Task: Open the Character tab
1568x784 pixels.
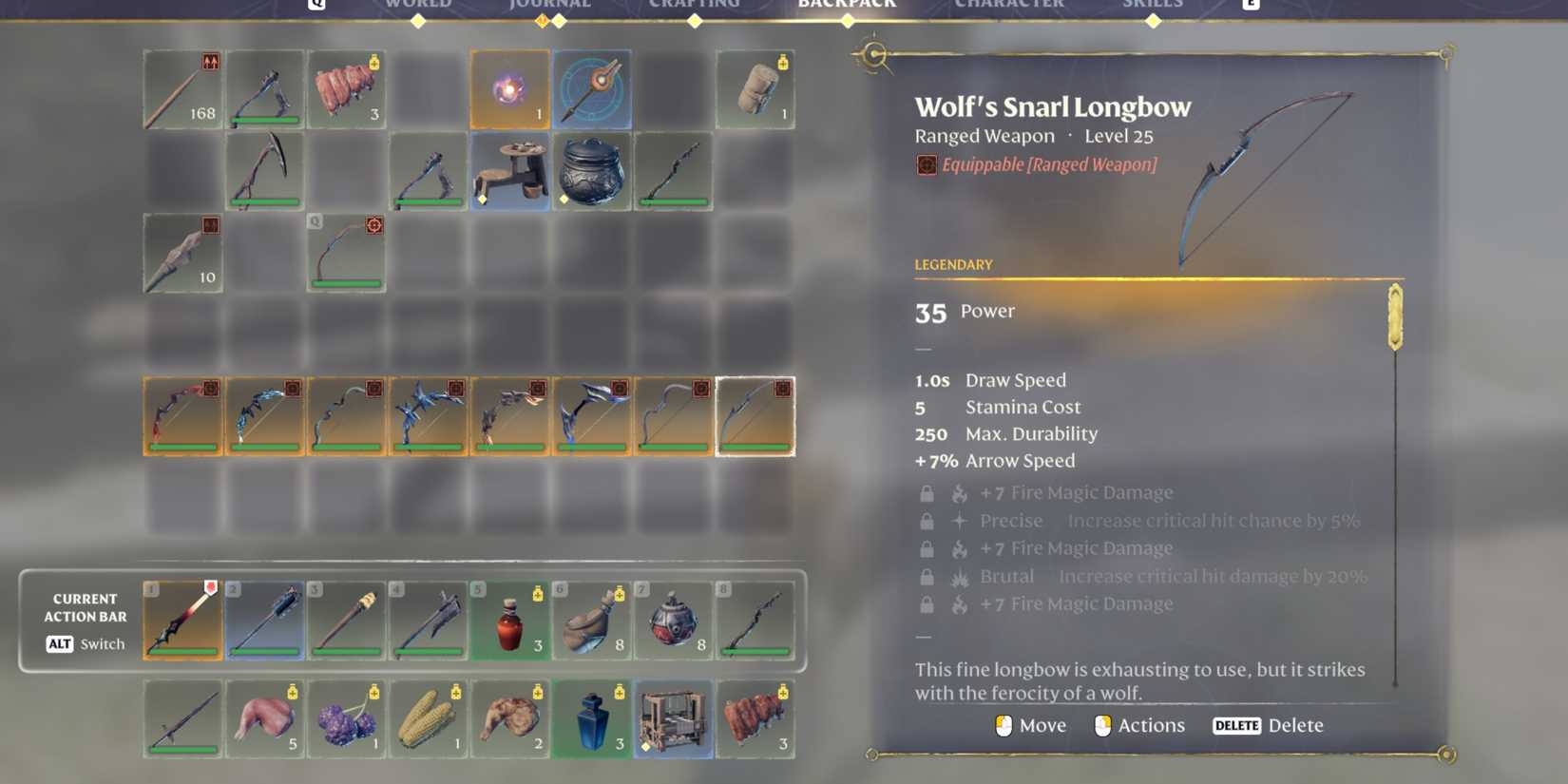Action: tap(1010, 5)
